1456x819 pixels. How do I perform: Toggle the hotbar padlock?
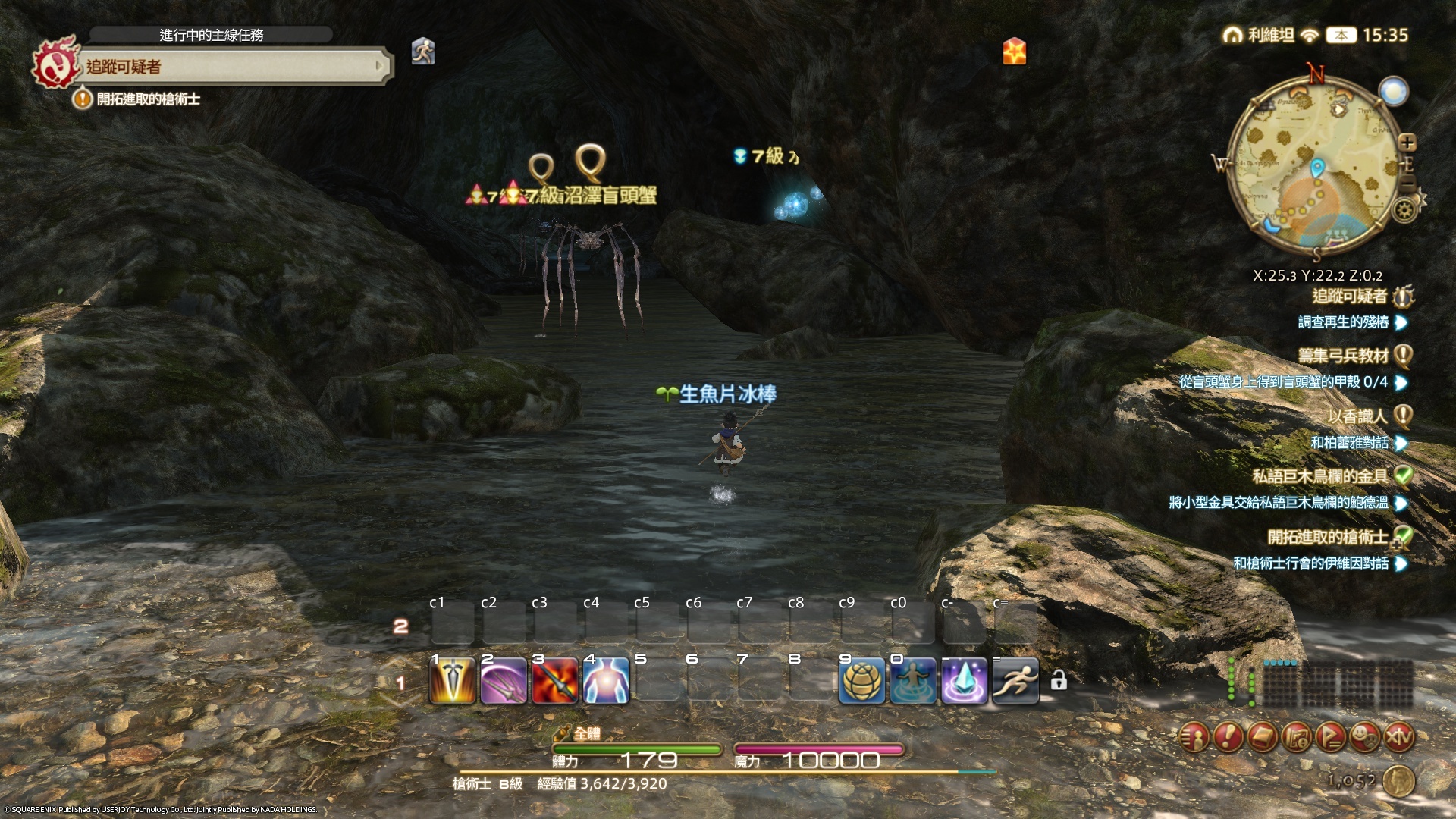click(1059, 681)
